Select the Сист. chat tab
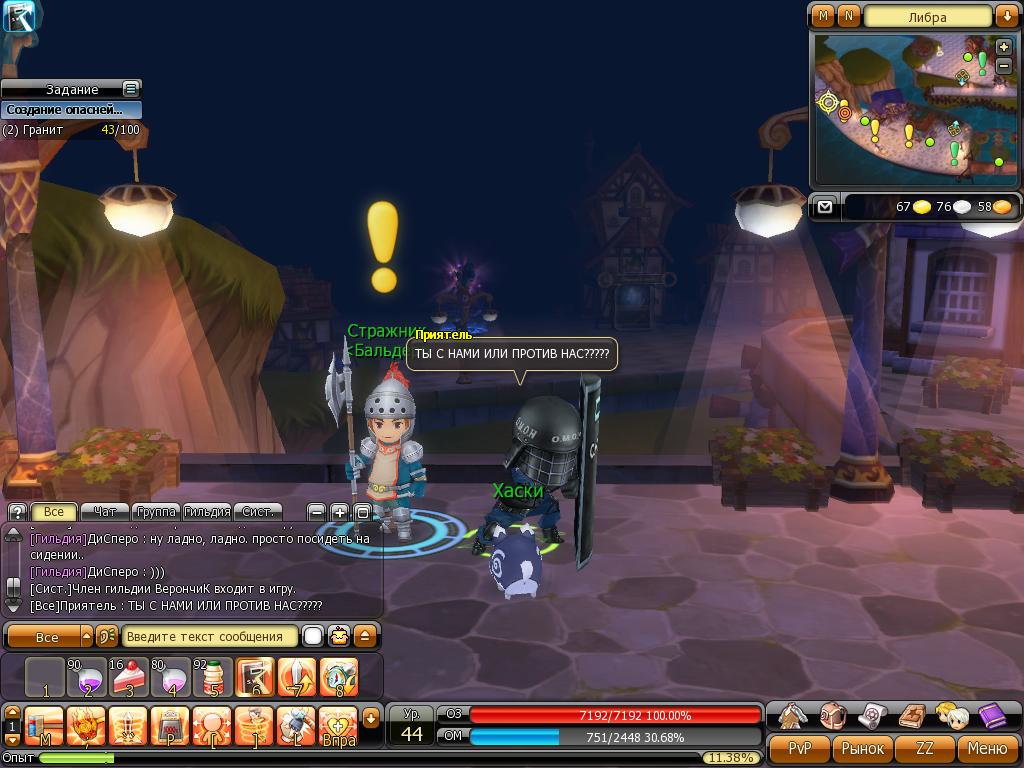Image resolution: width=1024 pixels, height=768 pixels. coord(258,512)
